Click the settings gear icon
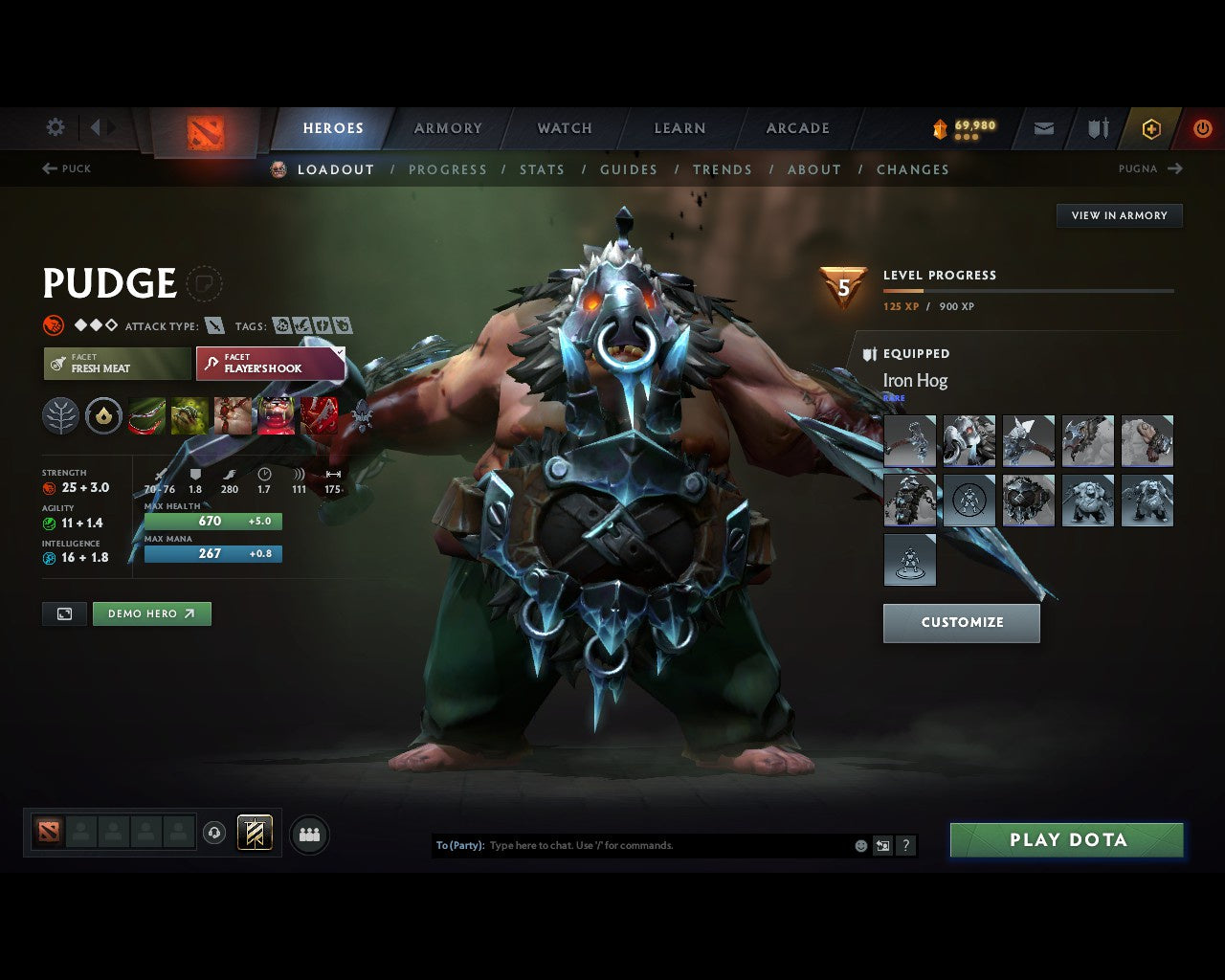The width and height of the screenshot is (1225, 980). [55, 127]
